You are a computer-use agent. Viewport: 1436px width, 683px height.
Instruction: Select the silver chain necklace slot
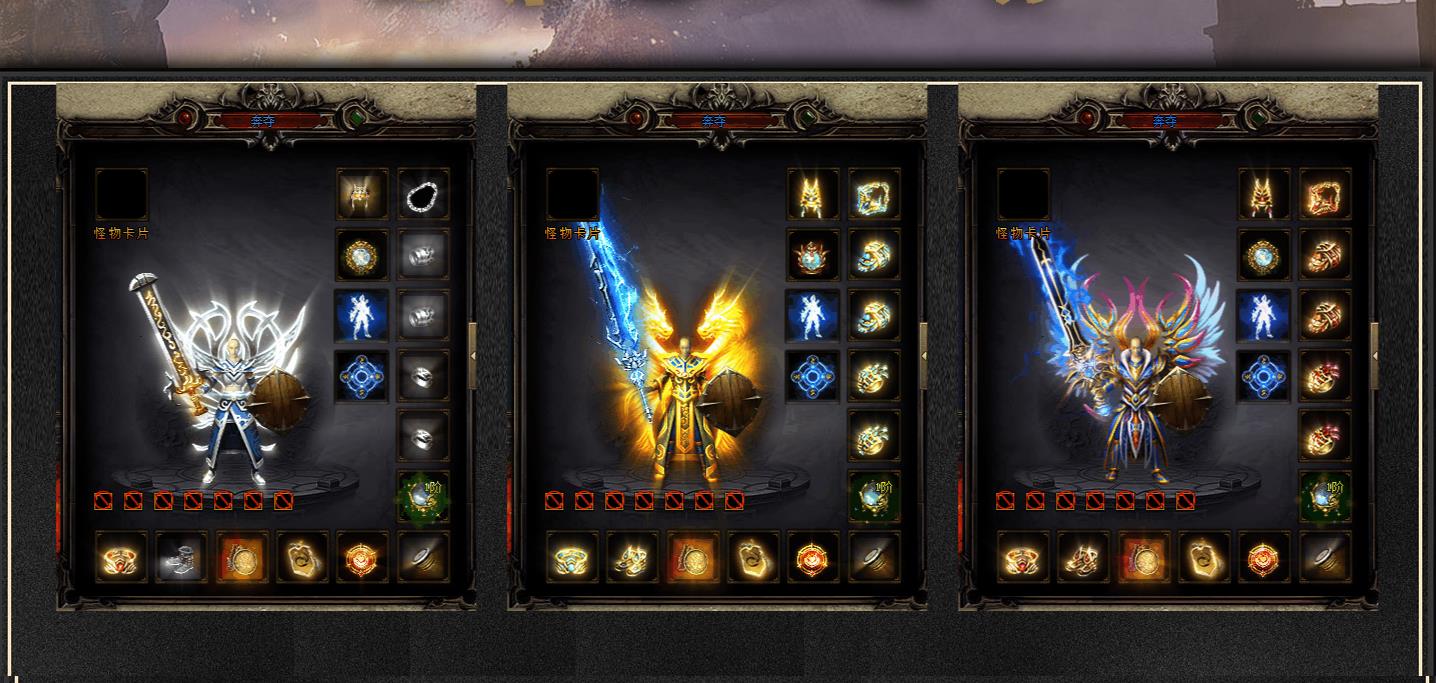coord(423,194)
